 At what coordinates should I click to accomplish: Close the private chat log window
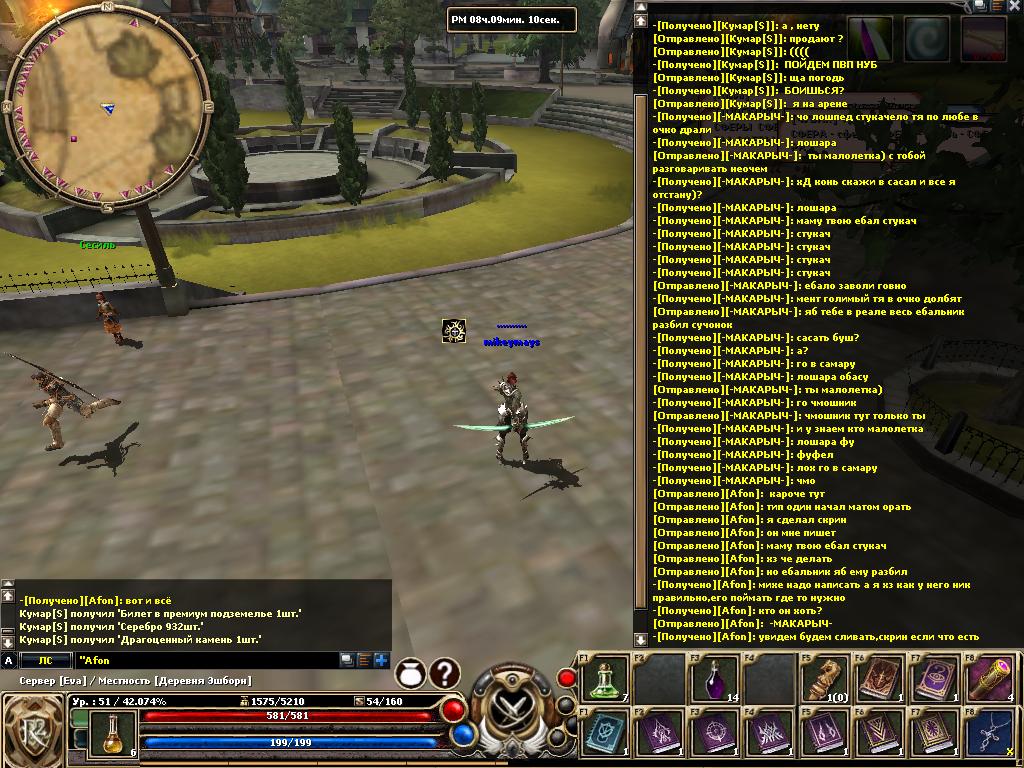(x=1014, y=6)
